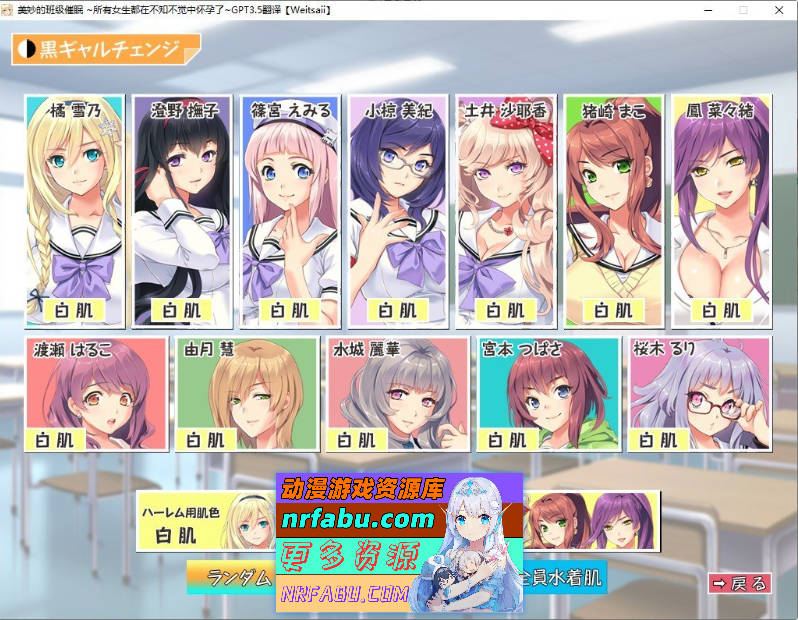Pick the 篠宮 えみる character card
Viewport: 798px width, 620px height.
pyautogui.click(x=290, y=210)
